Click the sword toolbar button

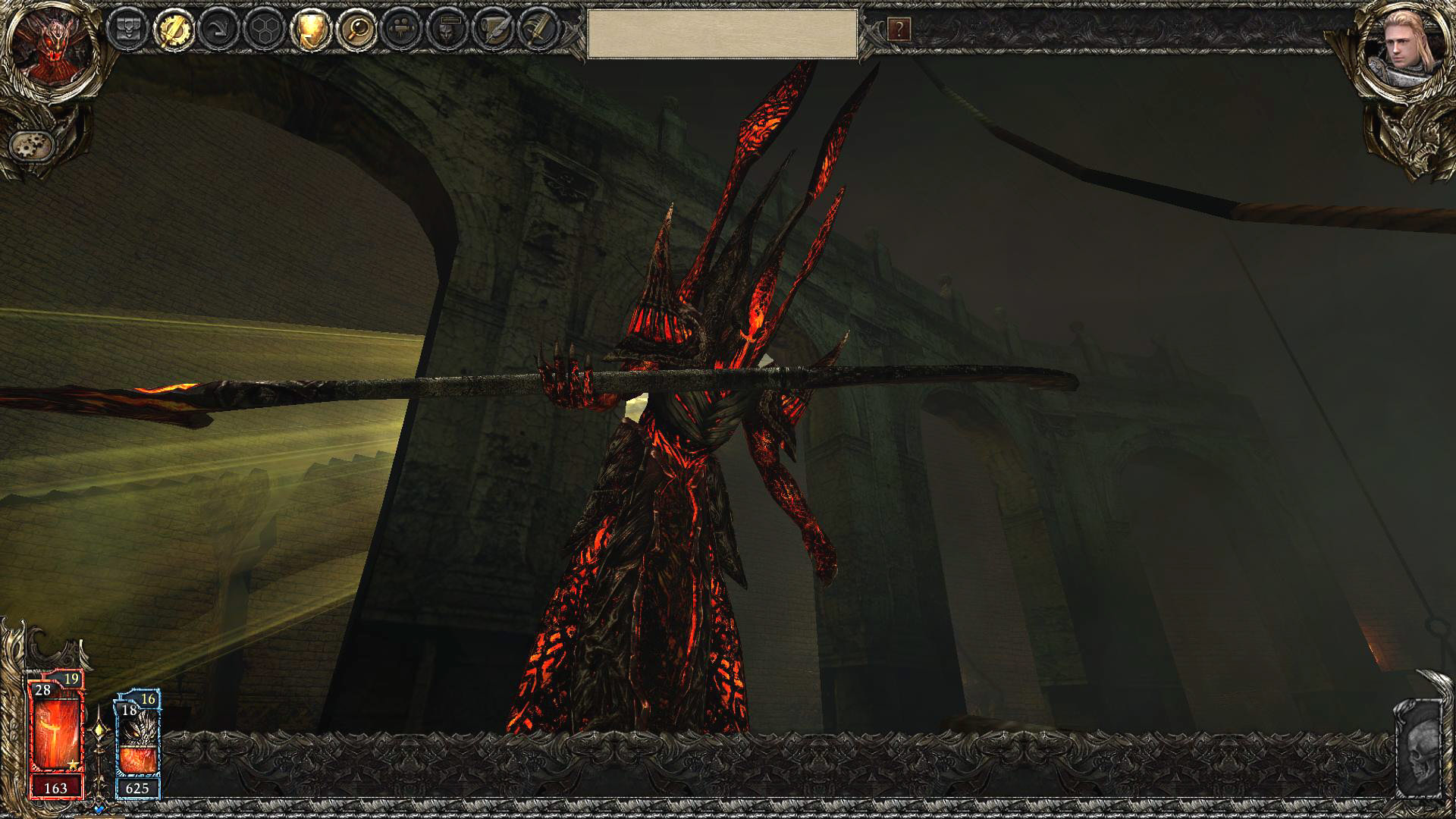(538, 30)
